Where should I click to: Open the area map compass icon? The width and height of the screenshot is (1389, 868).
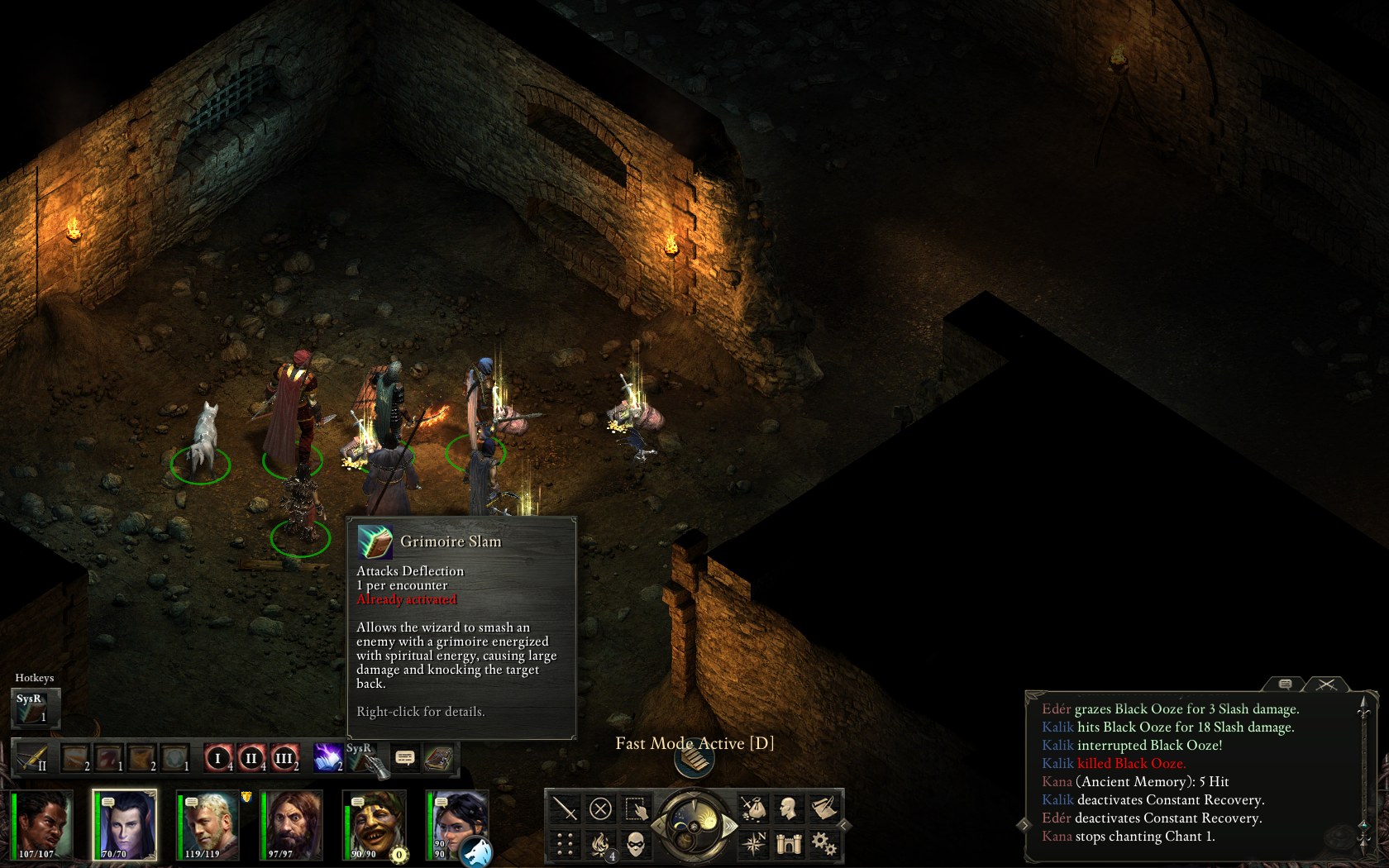click(753, 843)
